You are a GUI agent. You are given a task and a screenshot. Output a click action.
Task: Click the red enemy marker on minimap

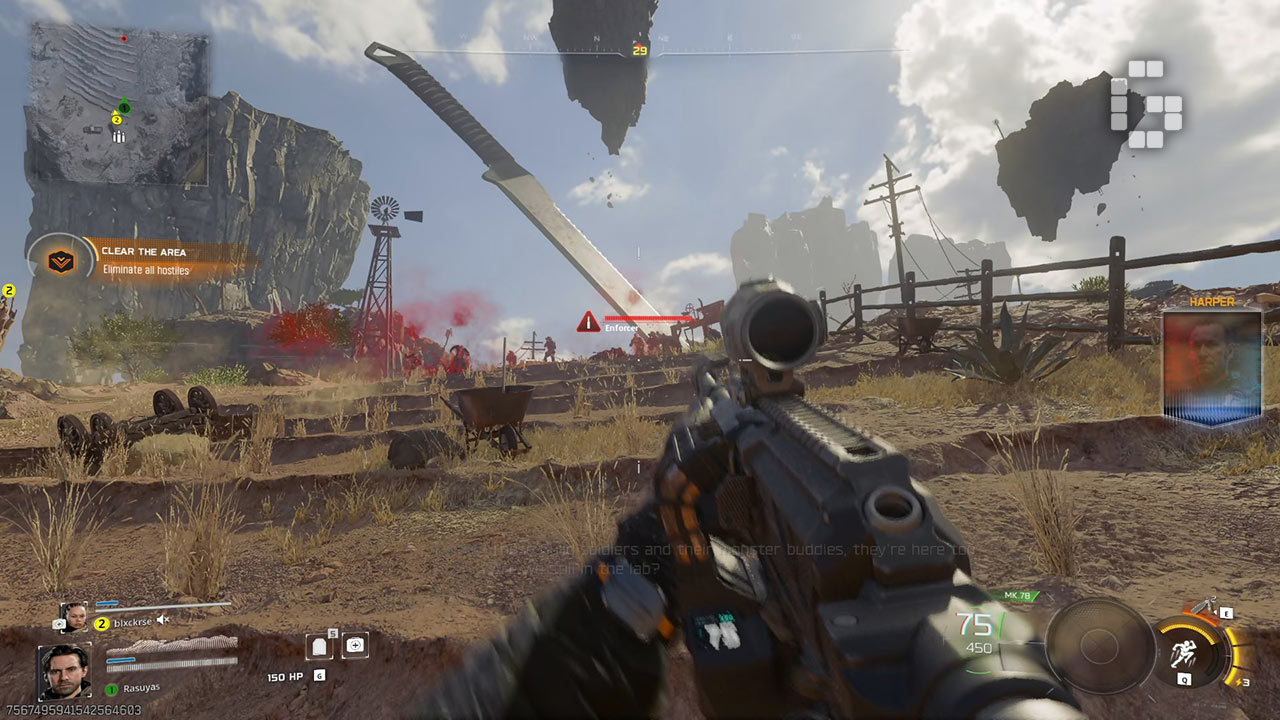click(x=124, y=38)
